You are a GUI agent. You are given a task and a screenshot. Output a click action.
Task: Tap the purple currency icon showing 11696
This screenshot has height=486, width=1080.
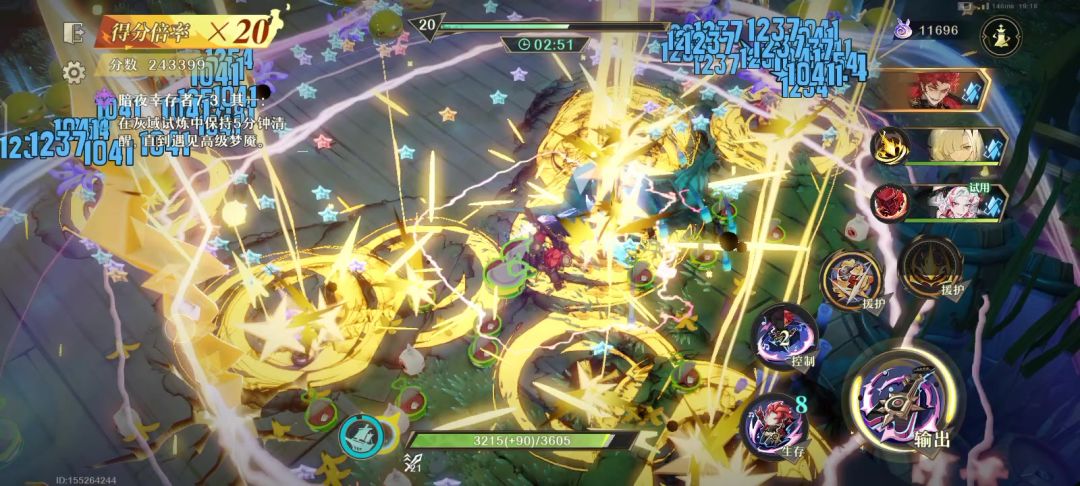coord(902,31)
